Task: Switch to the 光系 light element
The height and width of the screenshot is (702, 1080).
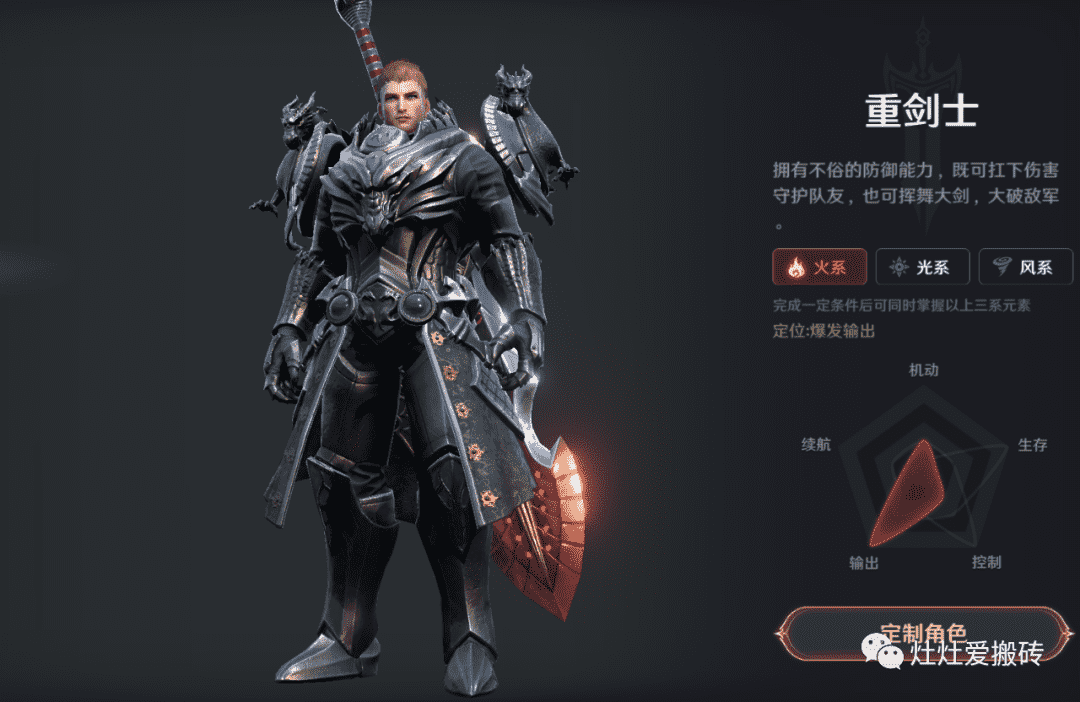Action: pos(922,267)
